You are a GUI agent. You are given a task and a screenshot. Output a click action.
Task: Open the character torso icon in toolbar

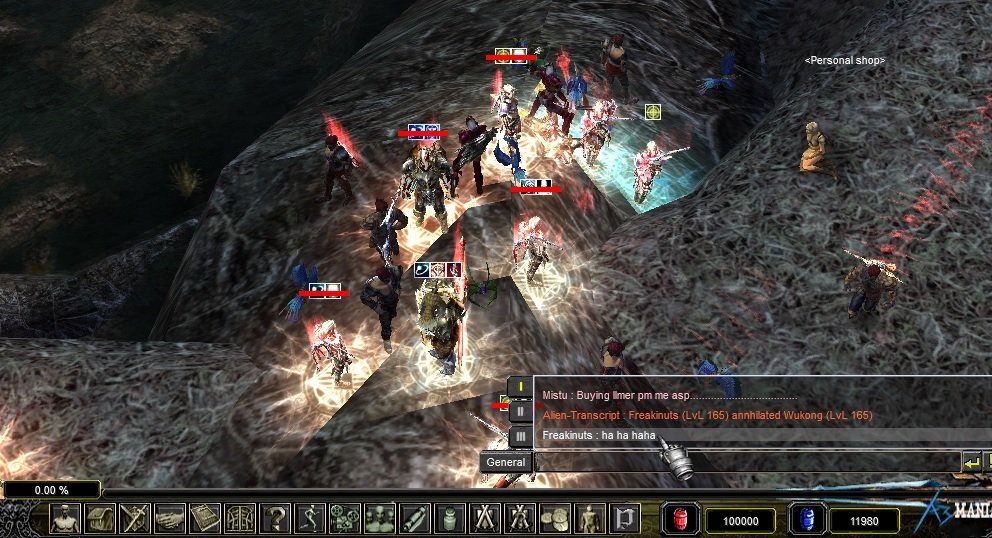65,518
